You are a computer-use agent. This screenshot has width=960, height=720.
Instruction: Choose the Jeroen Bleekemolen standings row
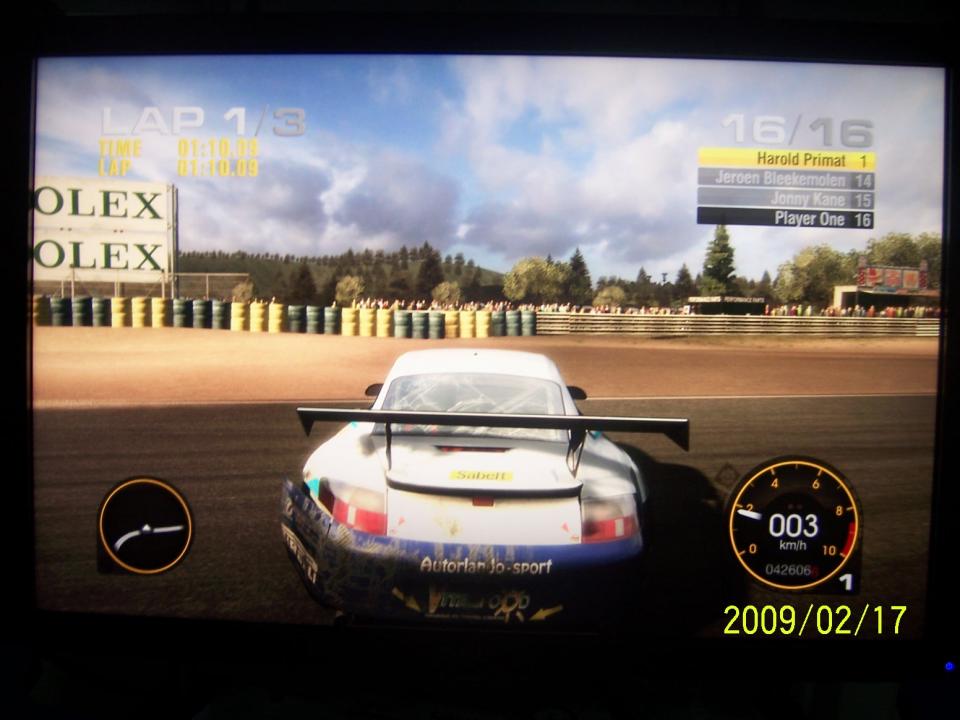[x=786, y=179]
